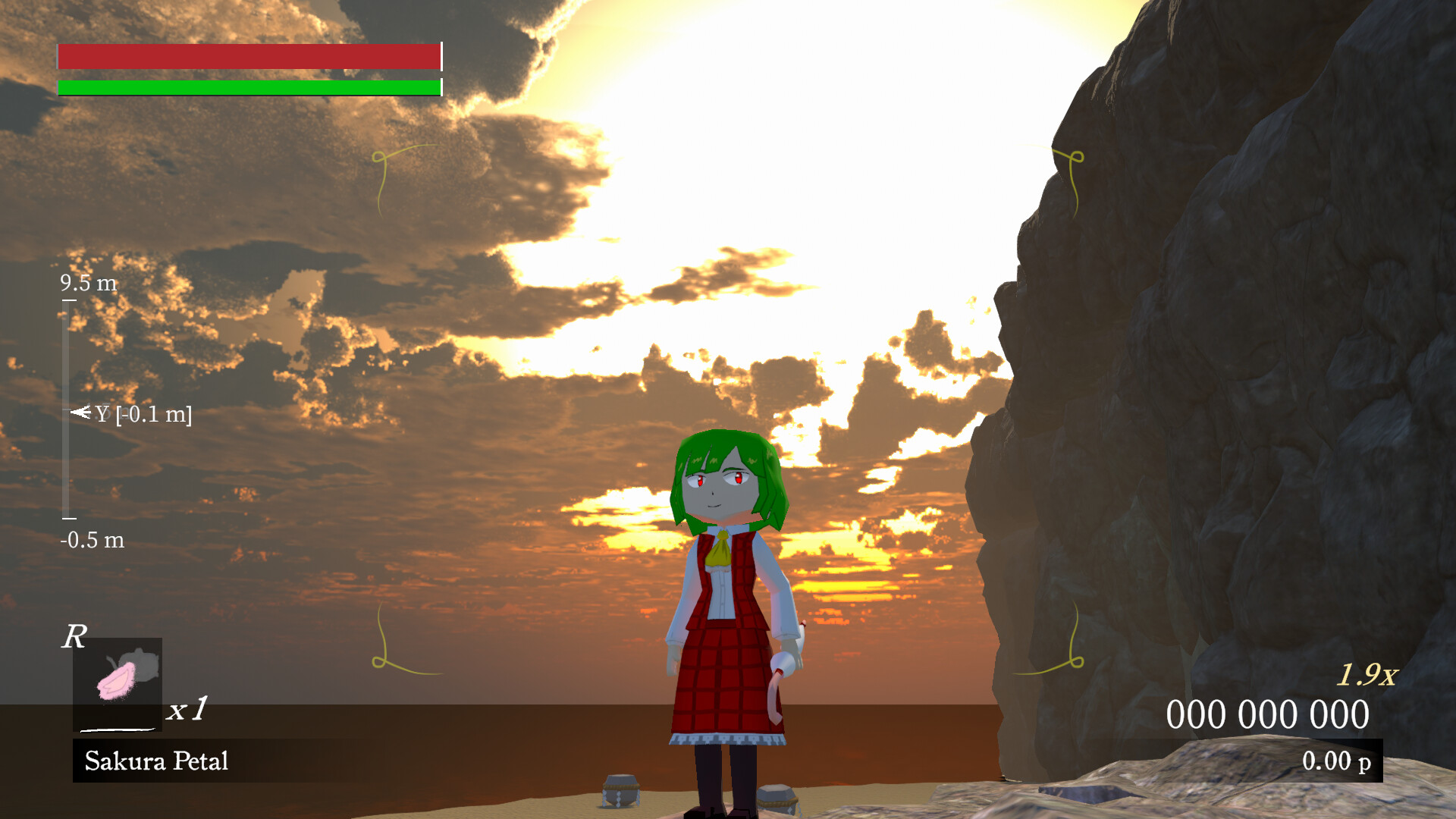Click the 000 000 000 score counter

pyautogui.click(x=1268, y=713)
